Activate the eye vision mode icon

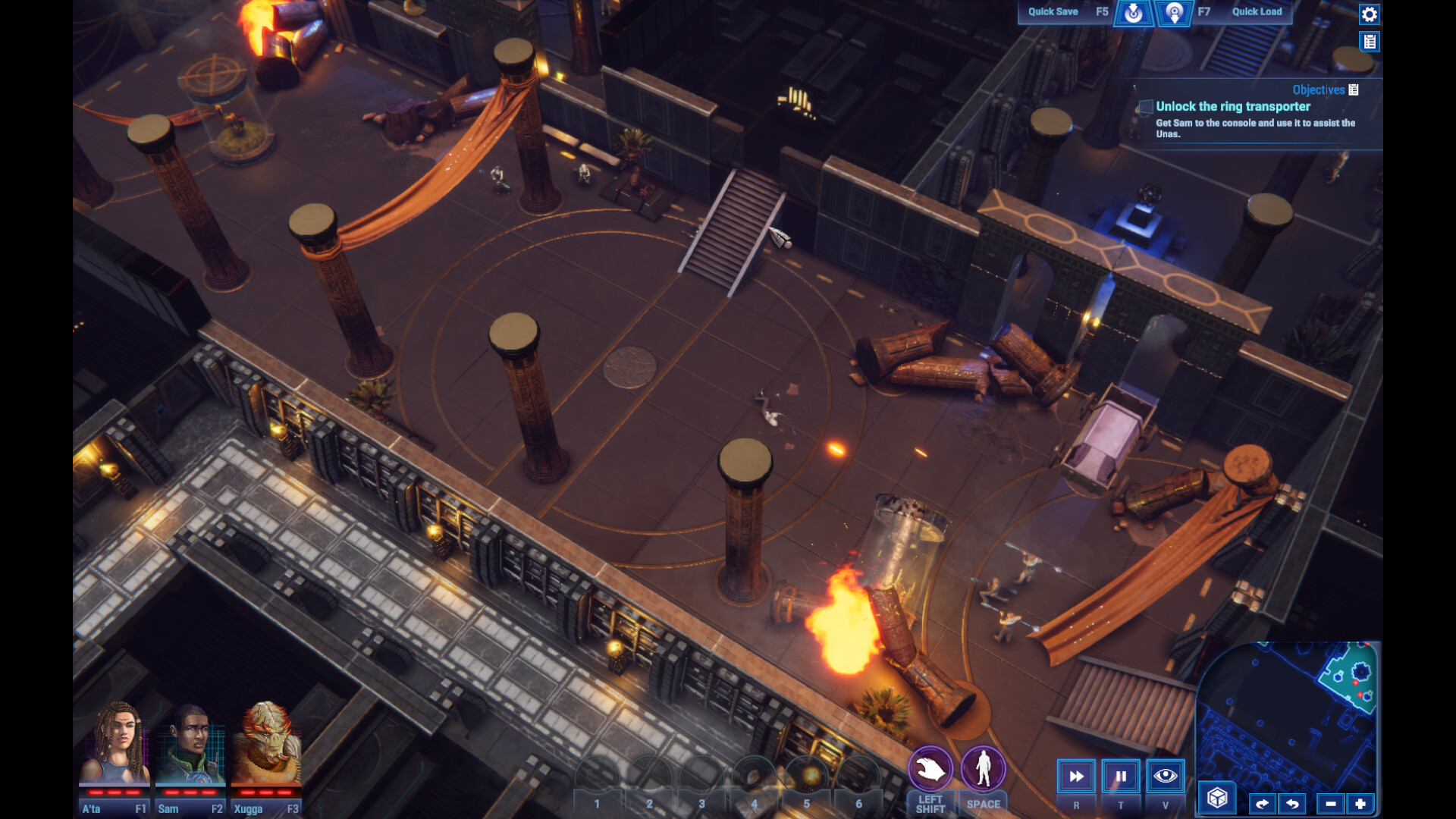[x=1165, y=776]
